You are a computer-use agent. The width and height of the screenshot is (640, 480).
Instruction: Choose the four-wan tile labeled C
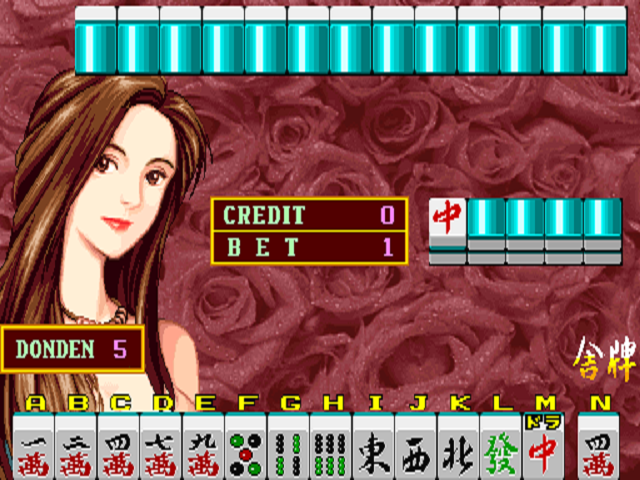tap(120, 448)
